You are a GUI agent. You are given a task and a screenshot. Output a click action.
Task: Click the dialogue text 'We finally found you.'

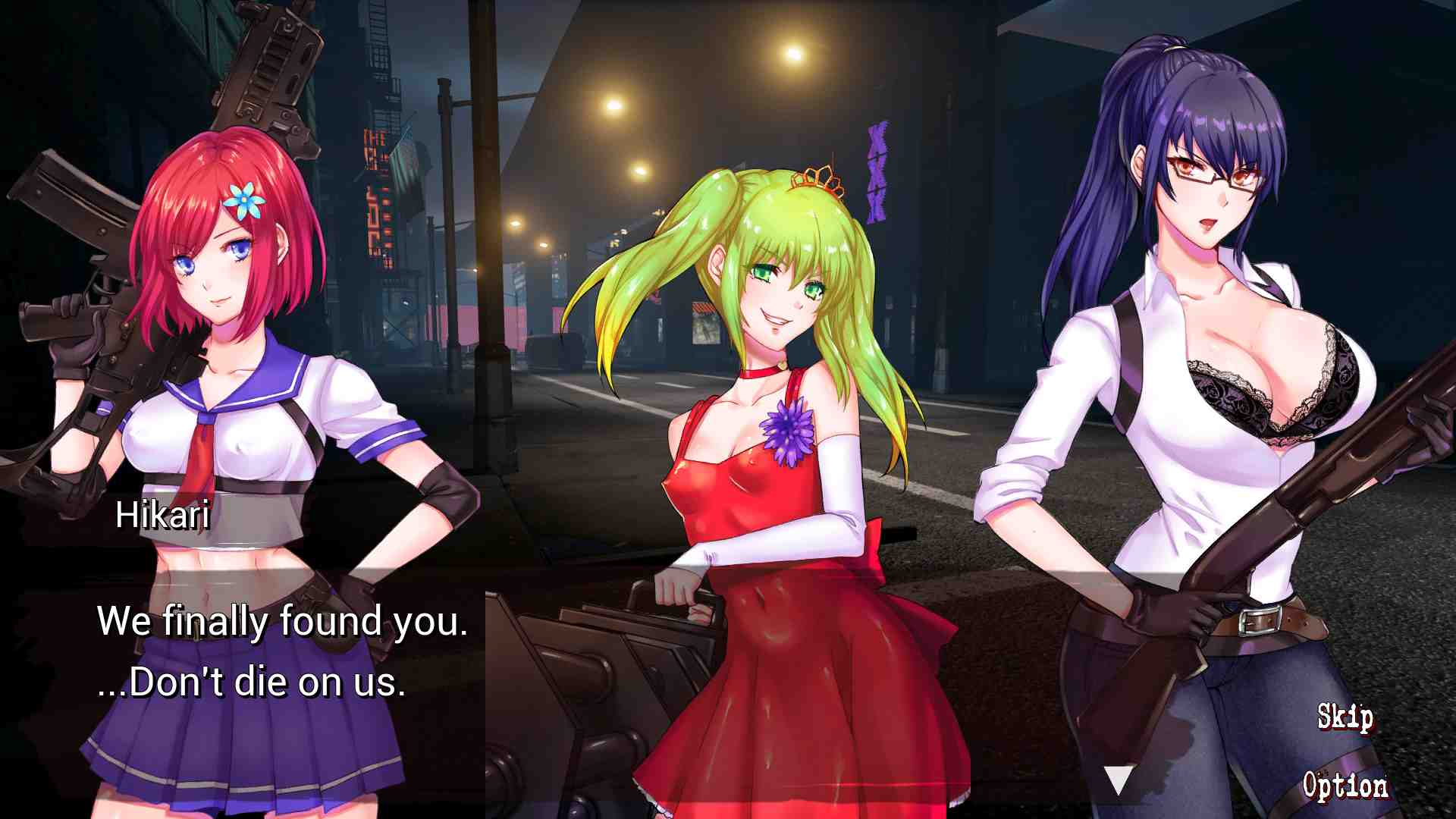click(x=281, y=620)
